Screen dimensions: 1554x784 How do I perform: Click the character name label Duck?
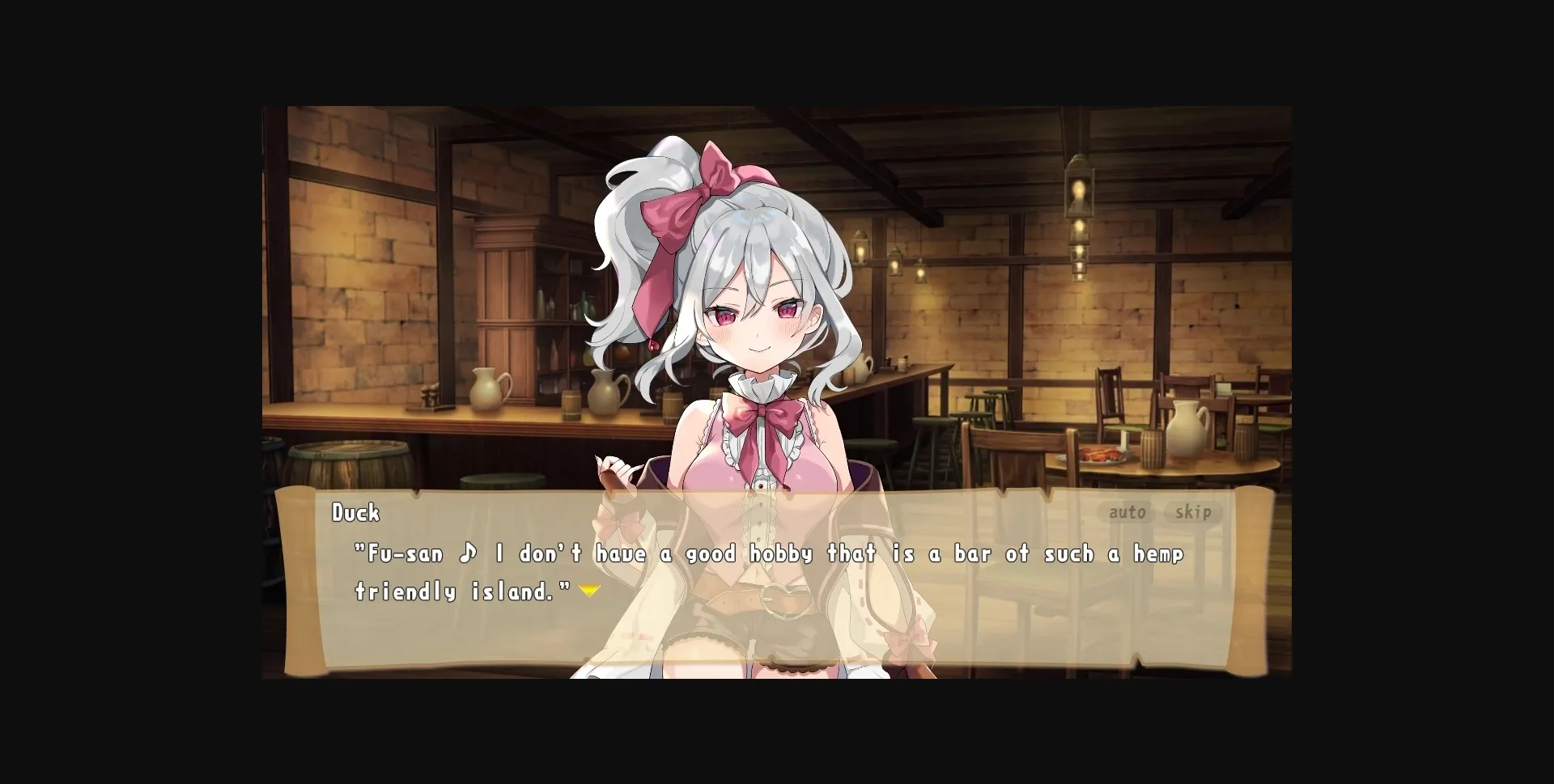tap(356, 513)
